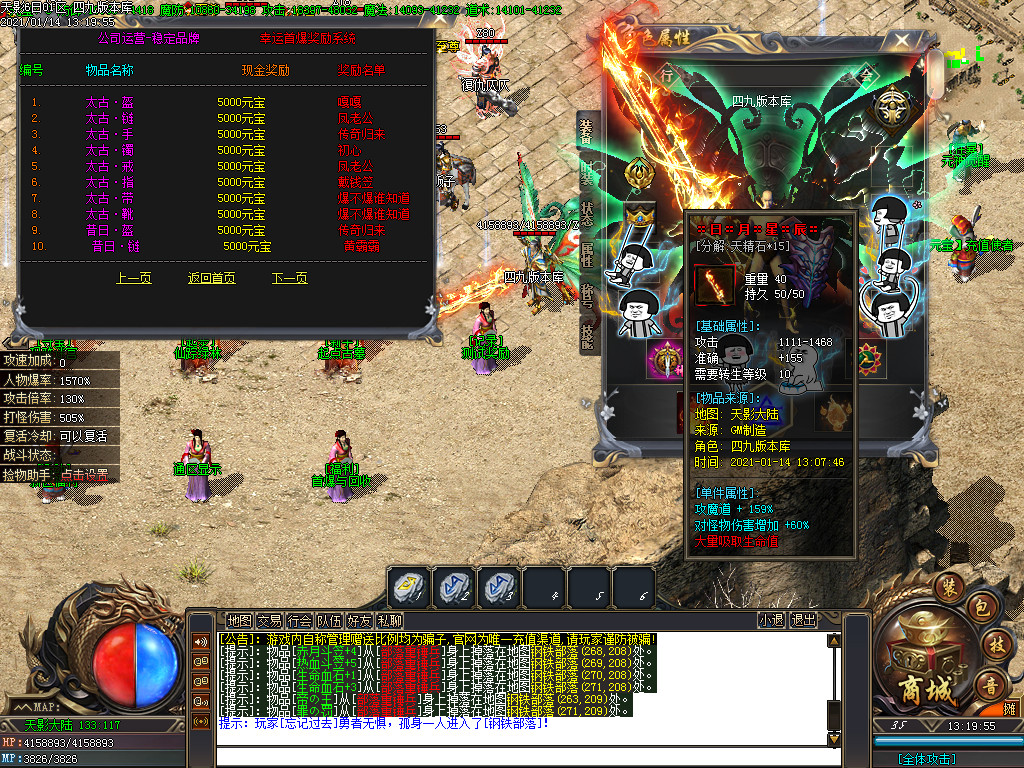Viewport: 1024px width, 768px height.
Task: Click 退出 to exit the game
Action: (803, 620)
